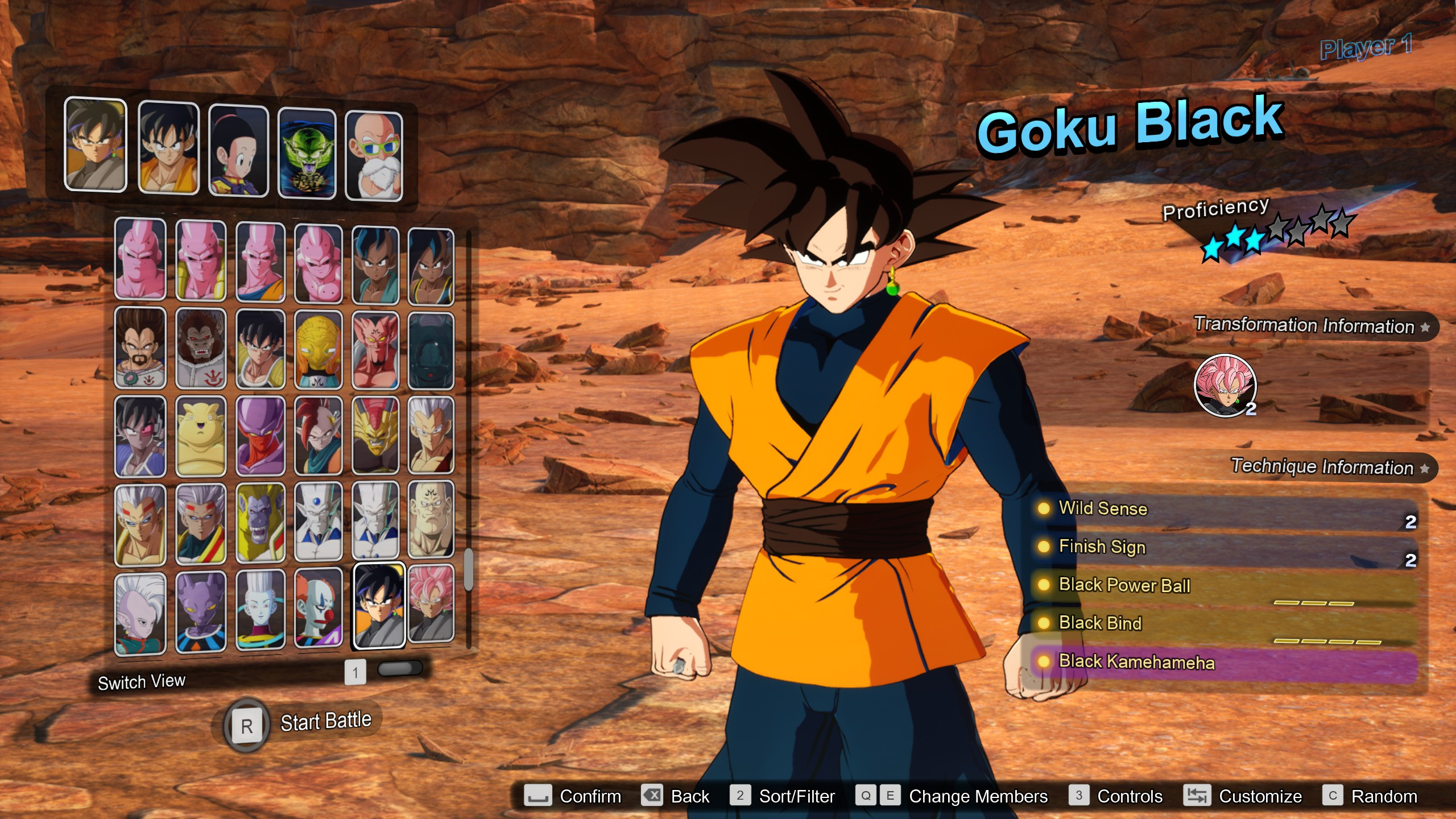This screenshot has width=1456, height=819.
Task: Select Whis in the character roster
Action: click(260, 610)
